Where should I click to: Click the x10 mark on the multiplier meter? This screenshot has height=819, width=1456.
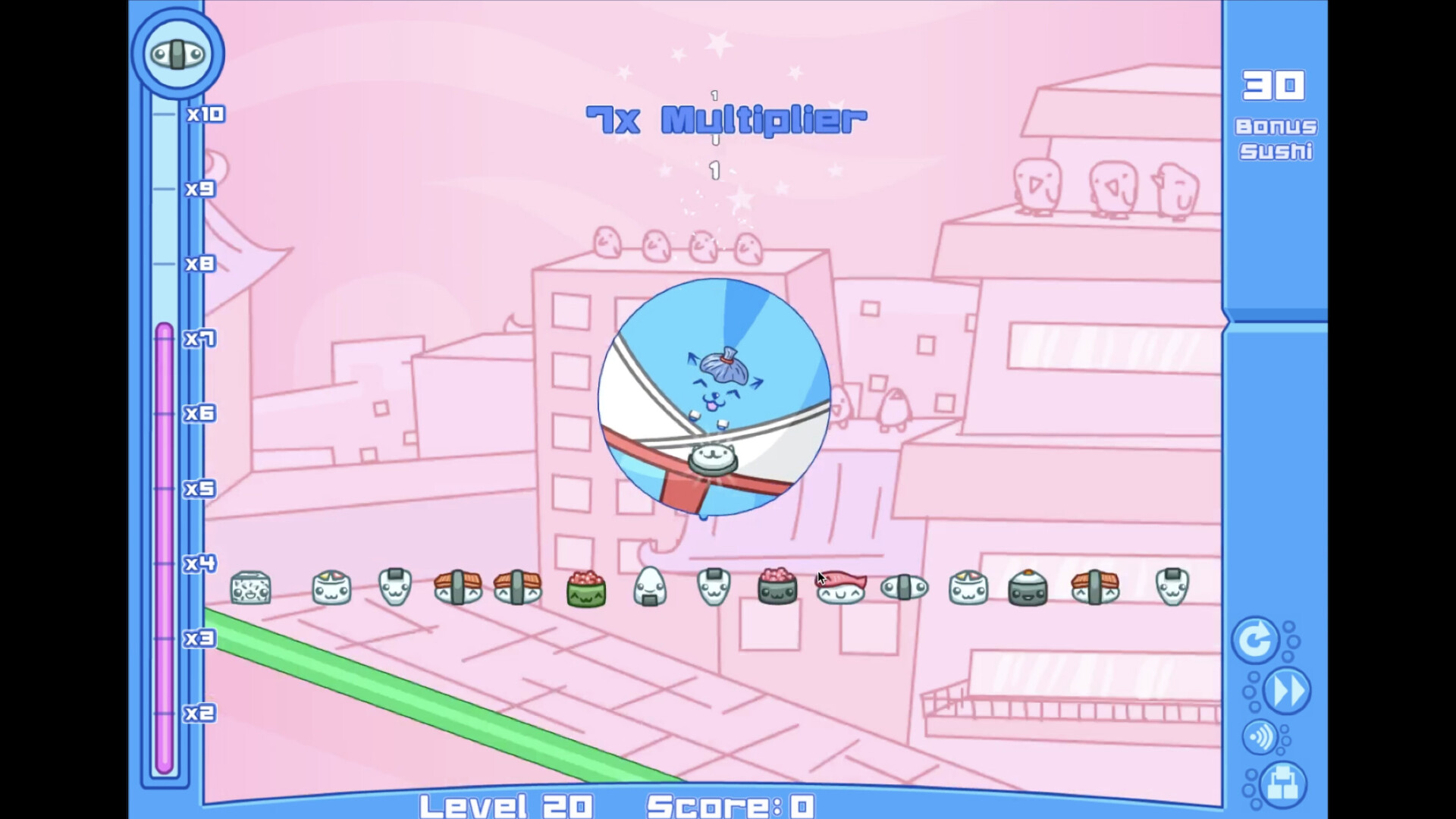(206, 114)
